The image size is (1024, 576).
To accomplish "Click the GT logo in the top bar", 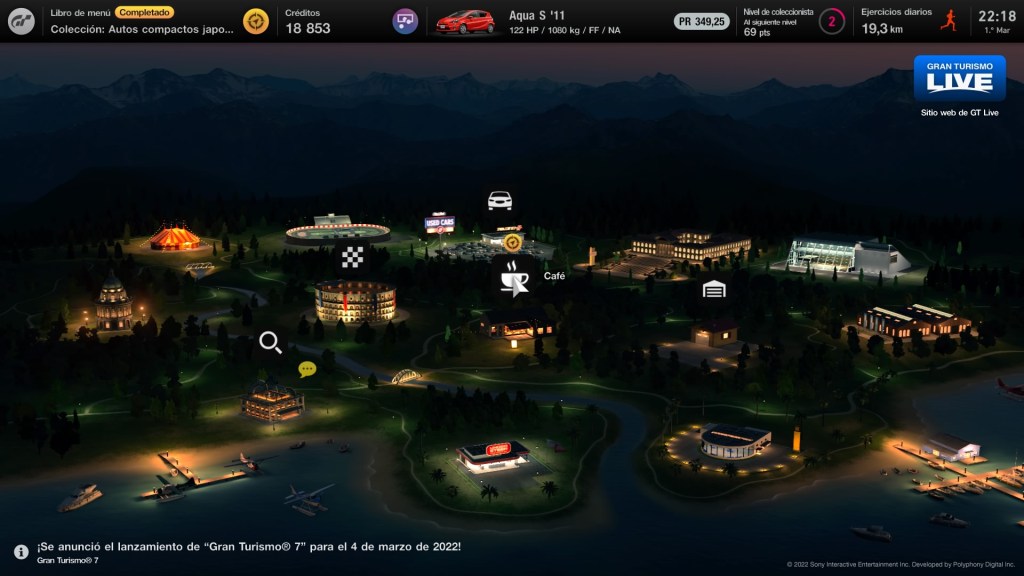I will point(22,21).
